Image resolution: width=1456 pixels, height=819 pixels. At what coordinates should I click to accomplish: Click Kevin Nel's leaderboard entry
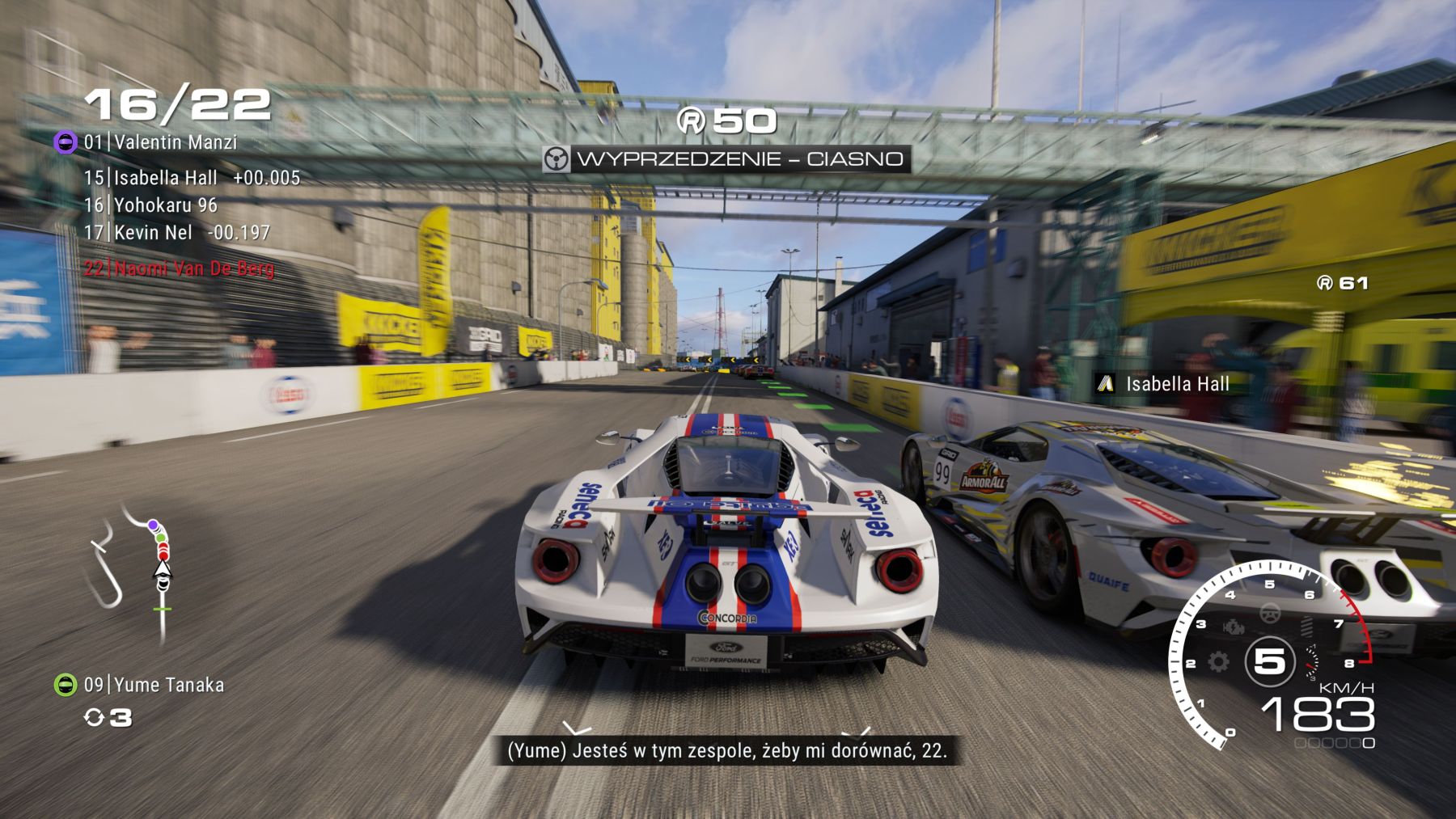[x=154, y=232]
